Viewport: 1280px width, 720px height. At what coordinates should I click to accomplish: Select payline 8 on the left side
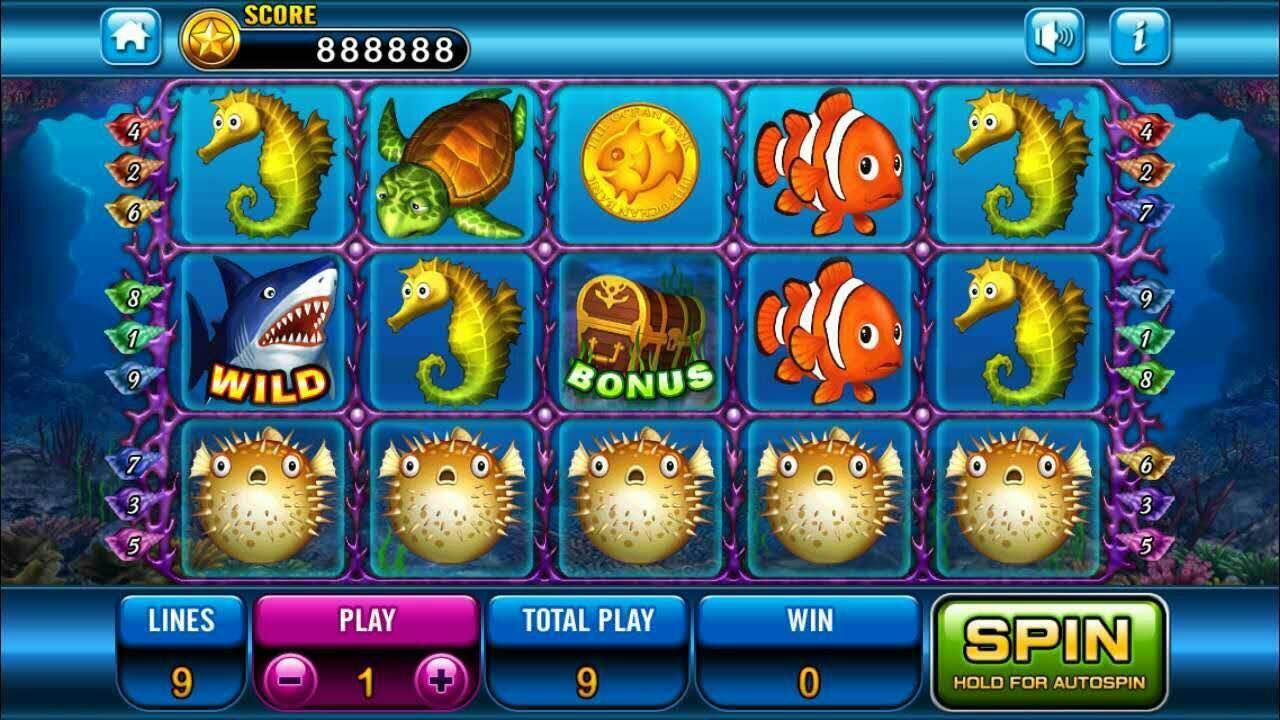click(135, 297)
